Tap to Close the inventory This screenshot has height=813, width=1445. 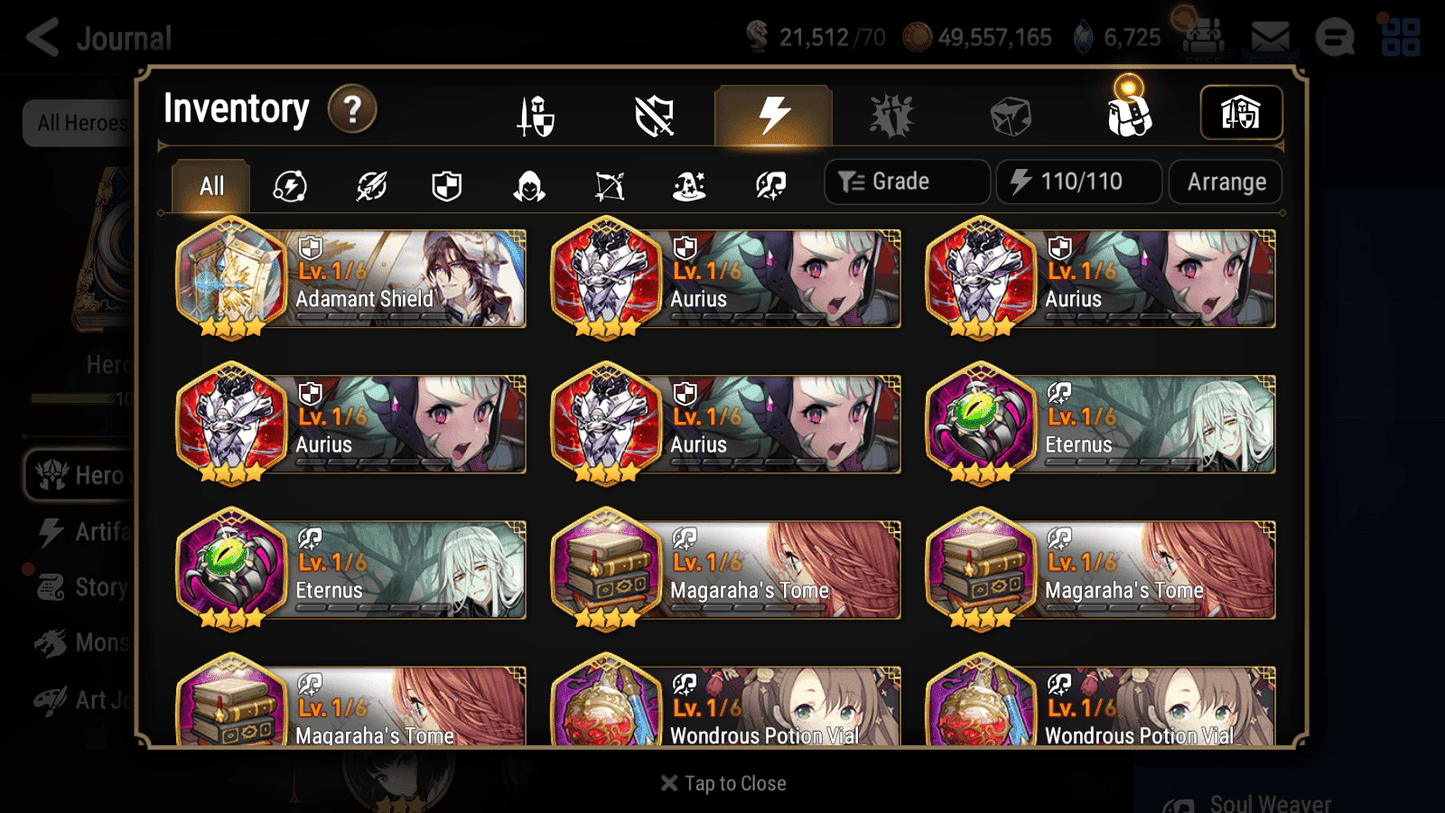click(x=722, y=783)
